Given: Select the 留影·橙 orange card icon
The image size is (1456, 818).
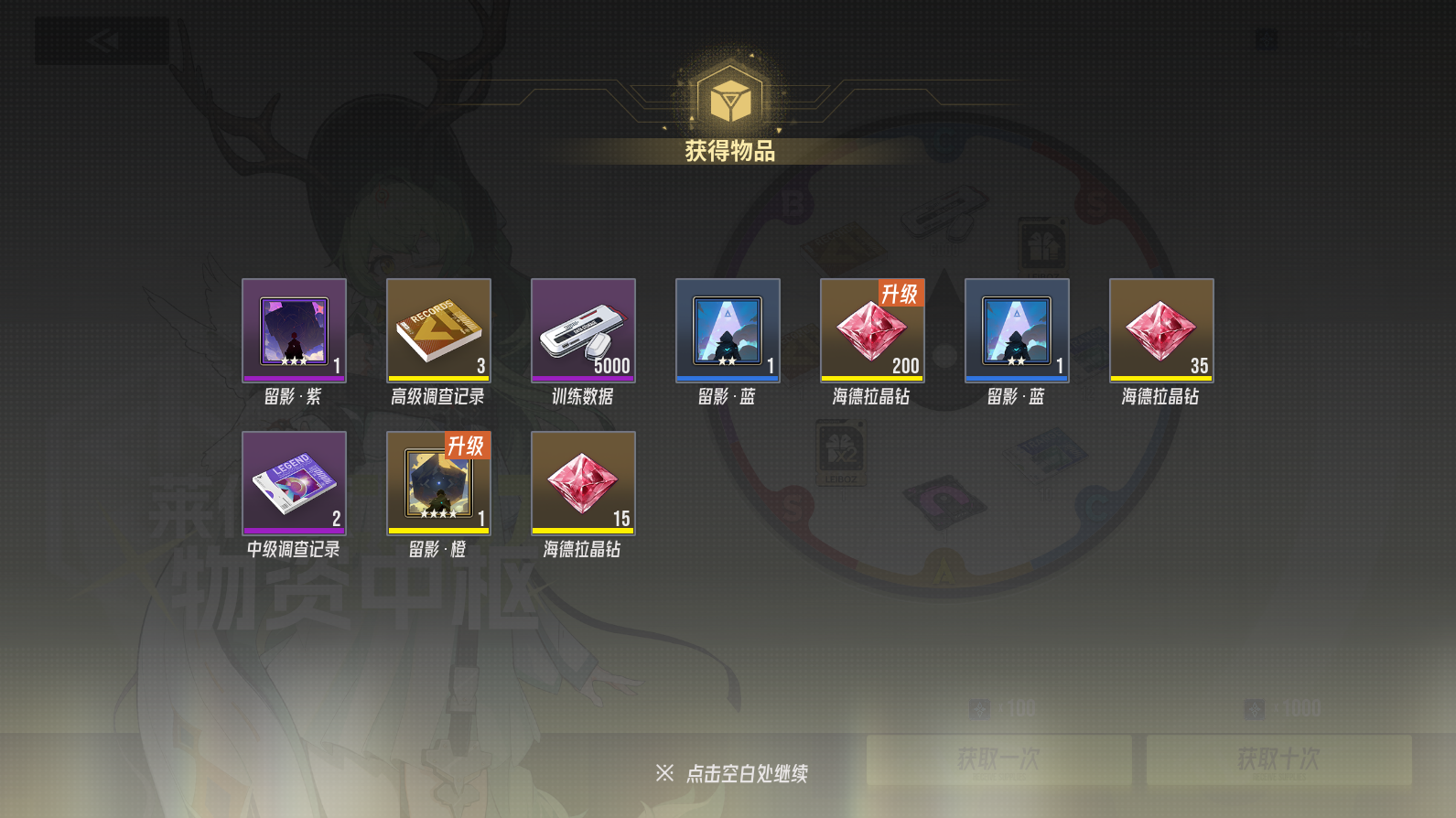Looking at the screenshot, I should pyautogui.click(x=438, y=482).
